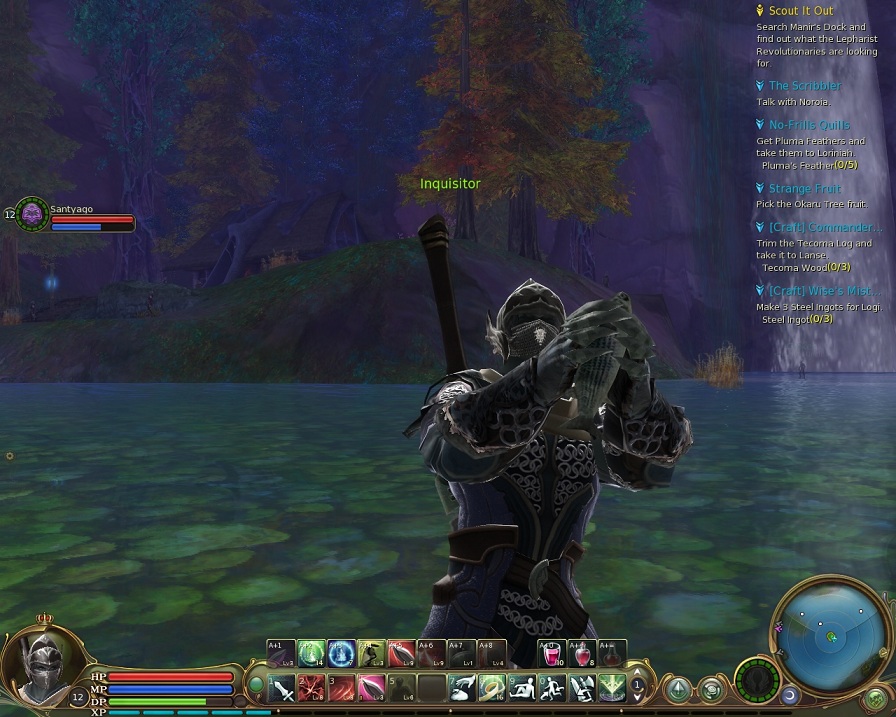Activate the golden ring skill
This screenshot has height=717, width=896.
pos(491,688)
